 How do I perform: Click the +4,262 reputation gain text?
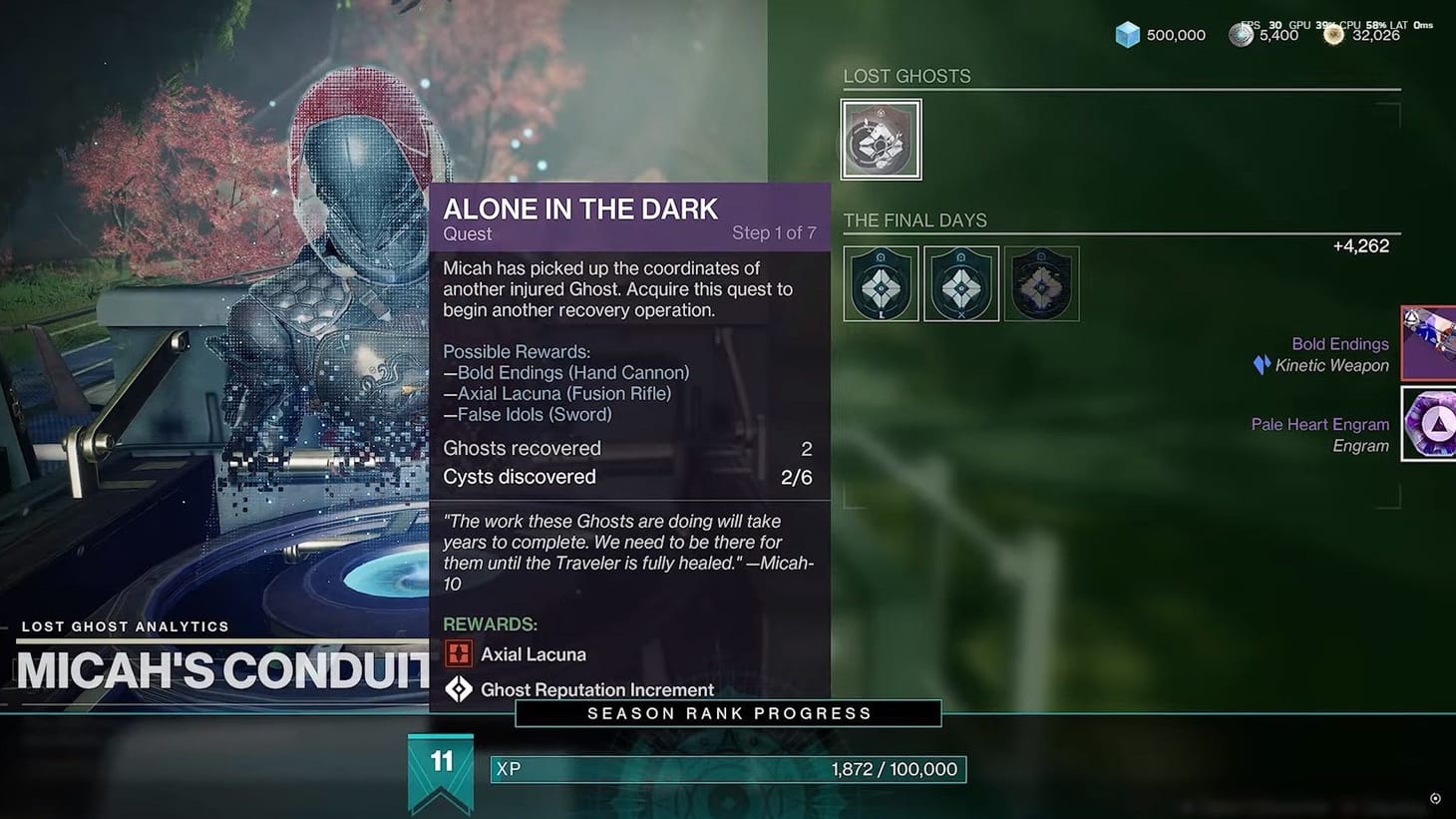pyautogui.click(x=1361, y=245)
